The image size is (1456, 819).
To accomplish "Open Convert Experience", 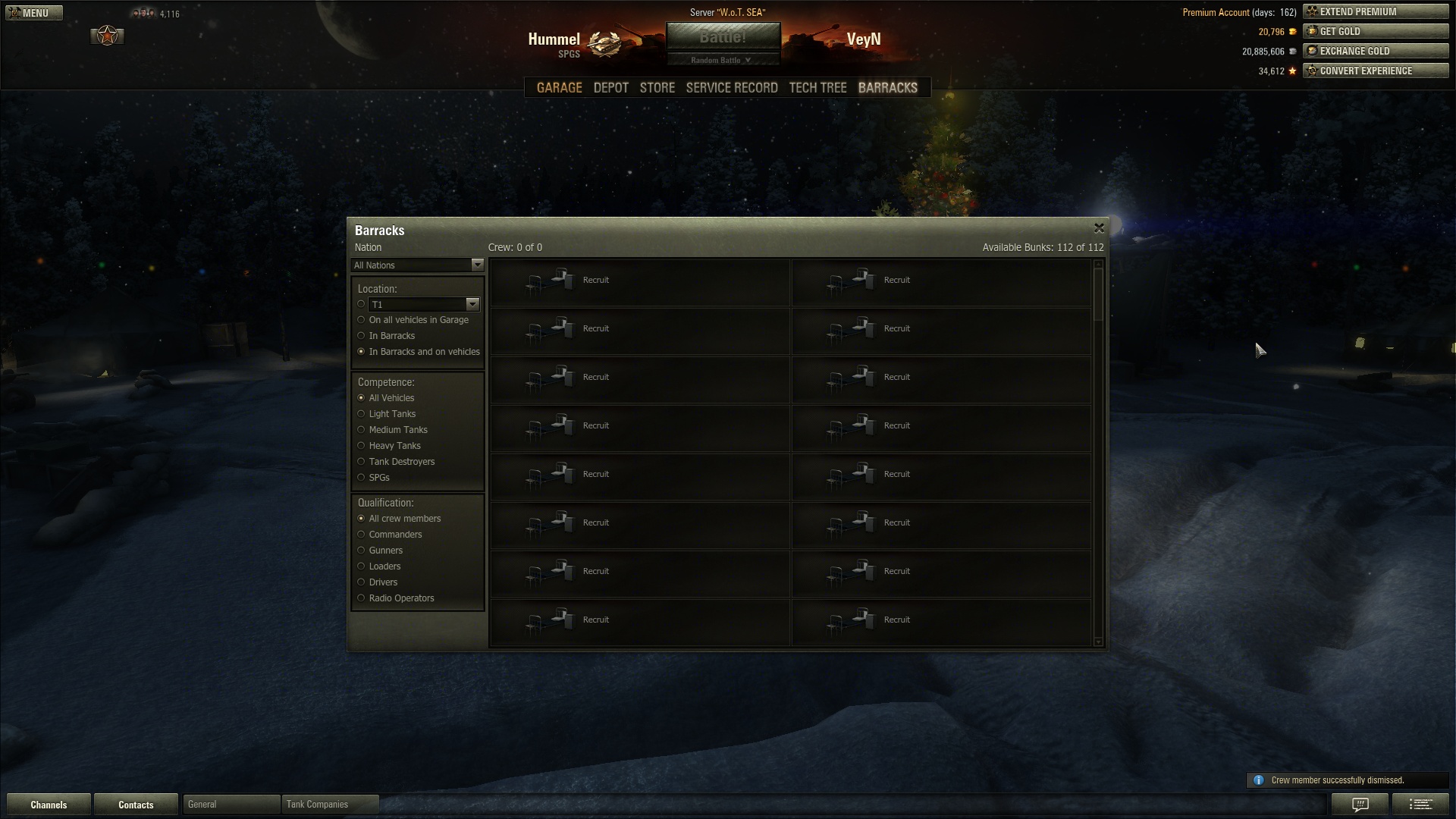I will click(x=1375, y=71).
